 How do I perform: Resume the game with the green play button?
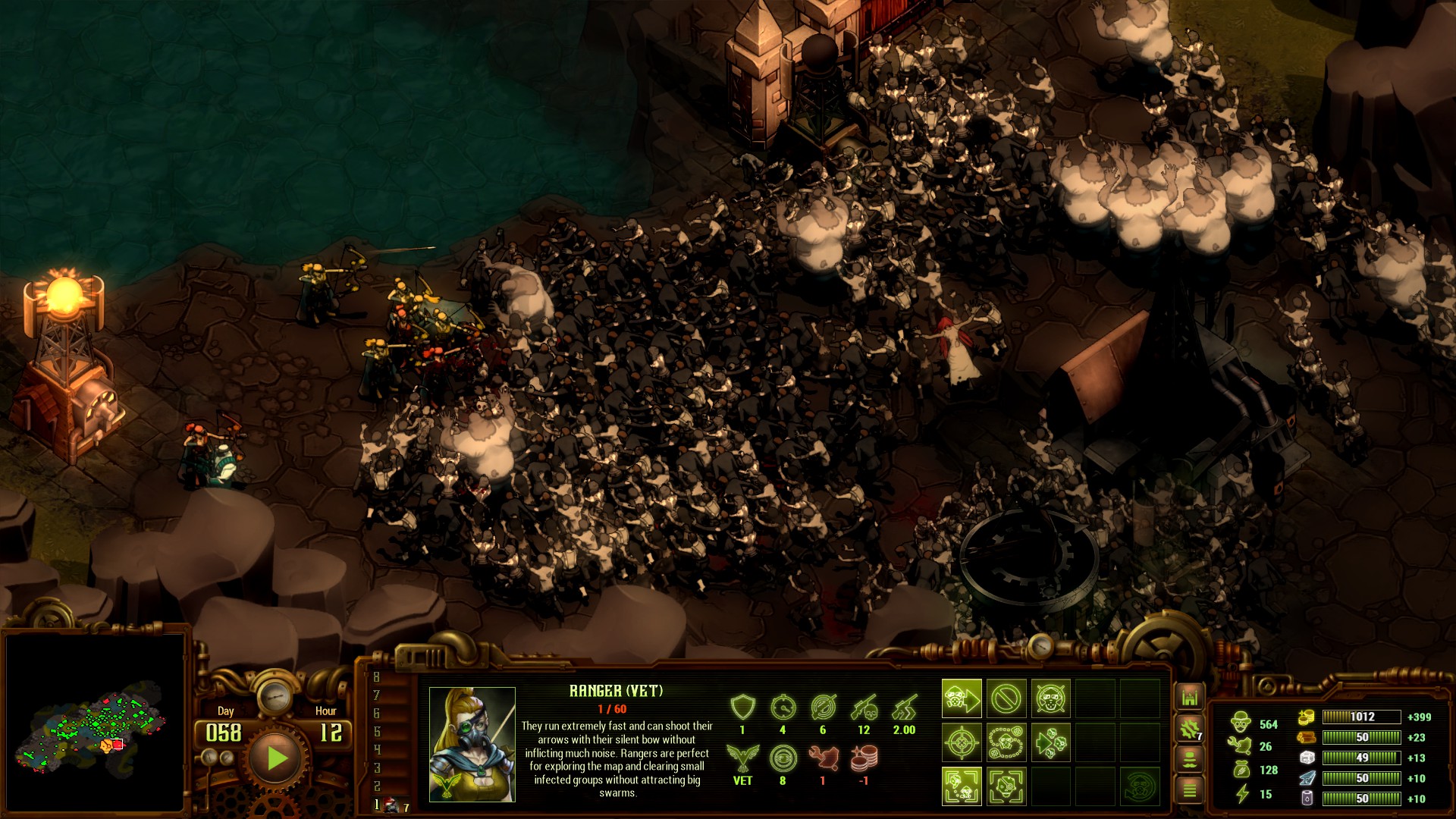coord(276,758)
